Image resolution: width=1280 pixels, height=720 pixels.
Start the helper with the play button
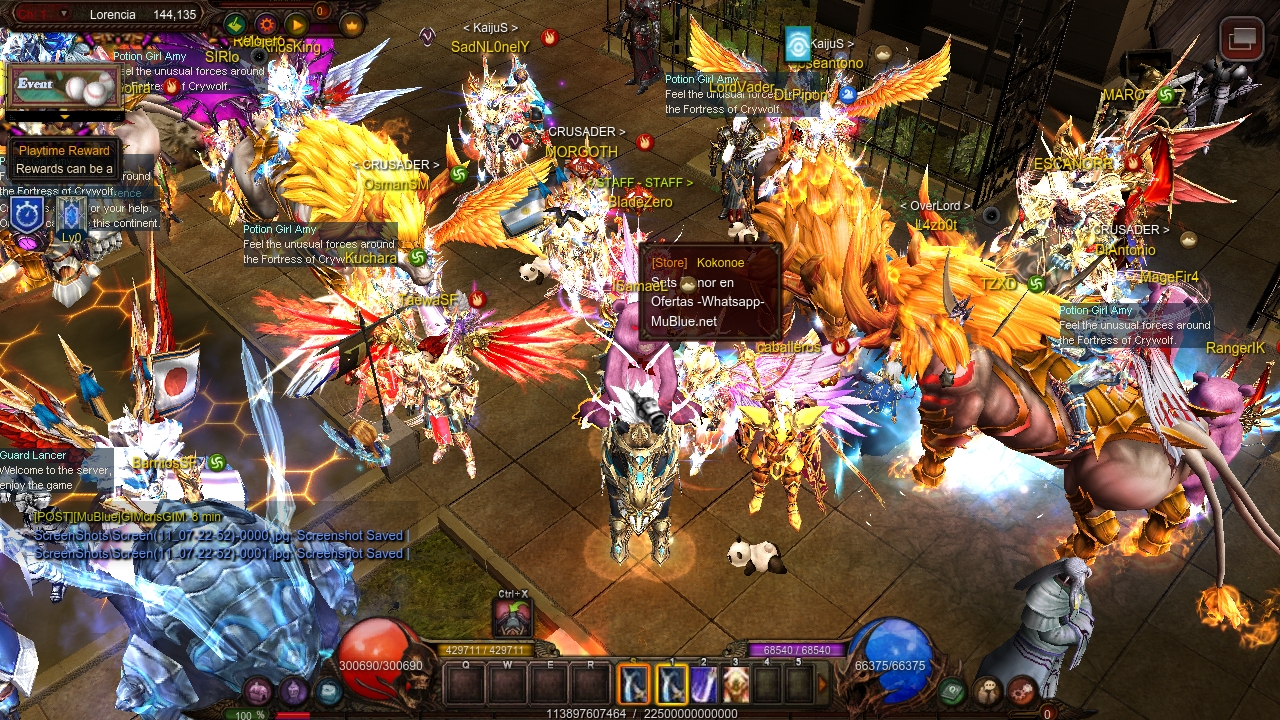click(x=297, y=24)
